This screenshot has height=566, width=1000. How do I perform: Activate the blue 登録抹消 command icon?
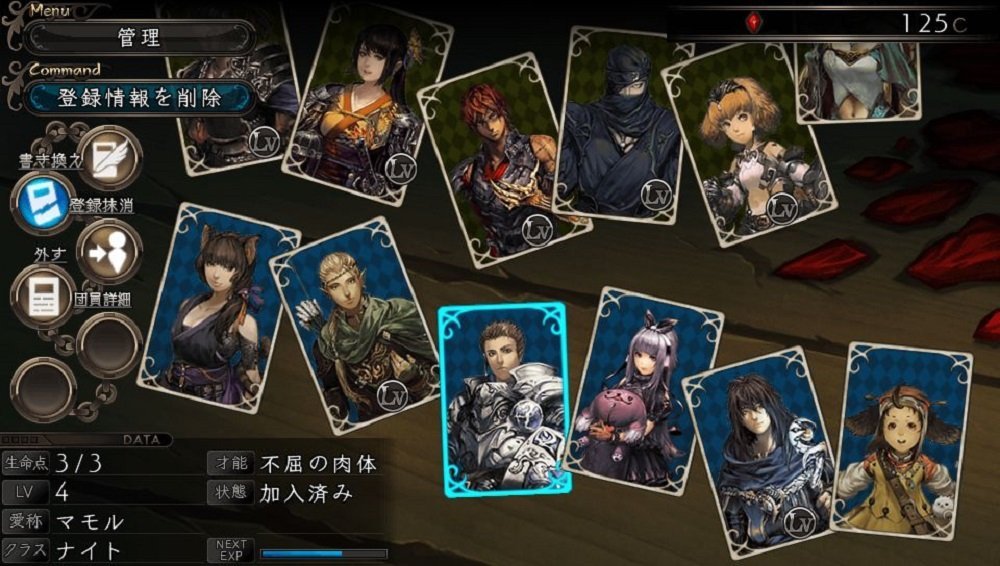point(42,201)
